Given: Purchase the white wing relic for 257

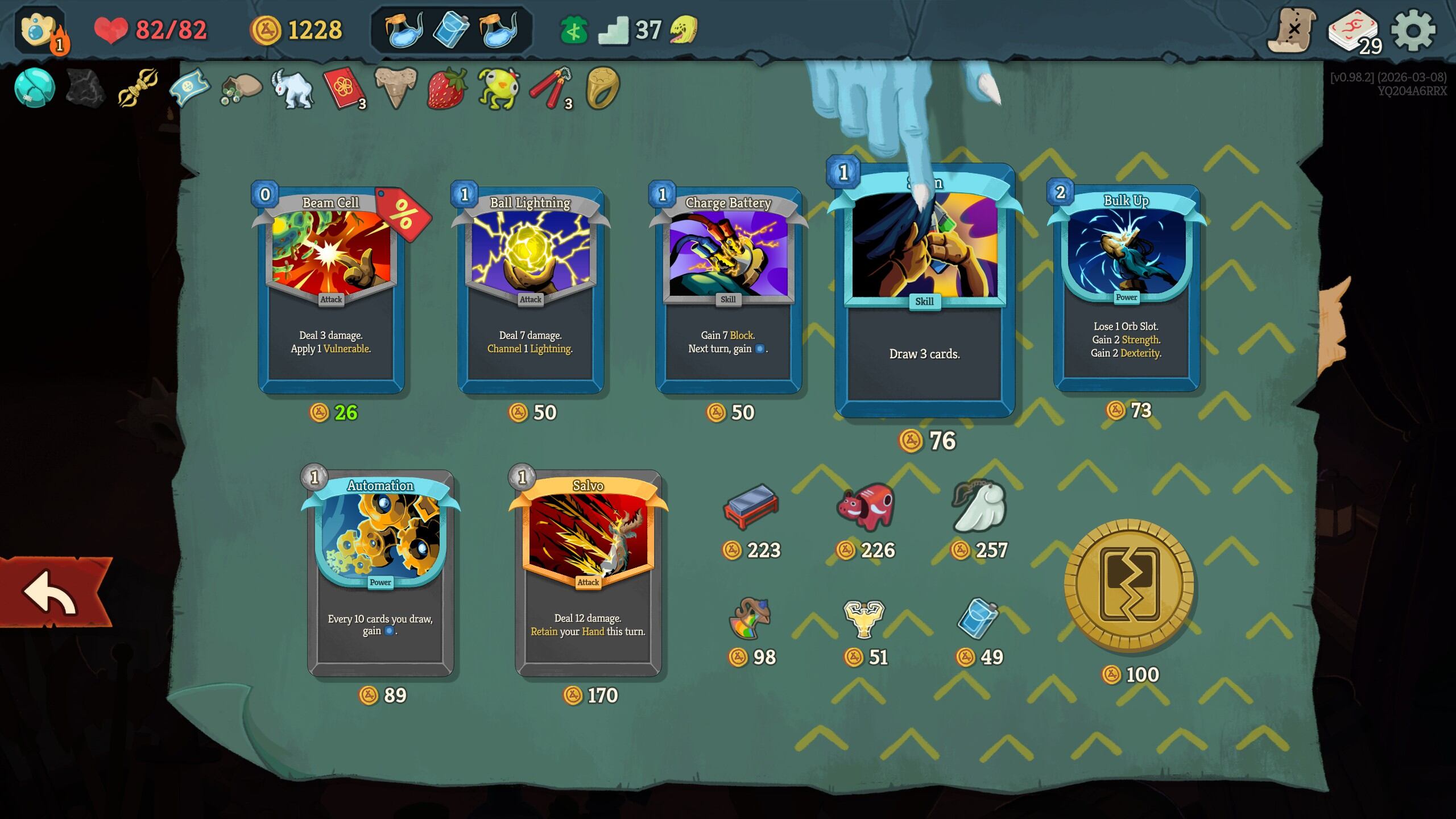Looking at the screenshot, I should coord(979,506).
